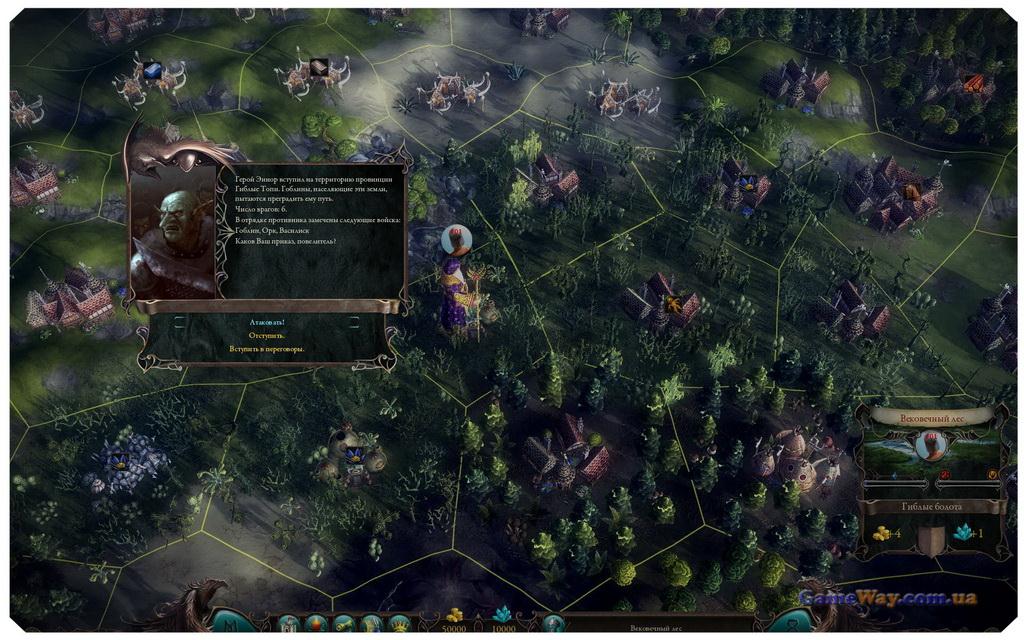Open the castle icon in the bottom bar
The image size is (1024, 640).
tap(290, 625)
